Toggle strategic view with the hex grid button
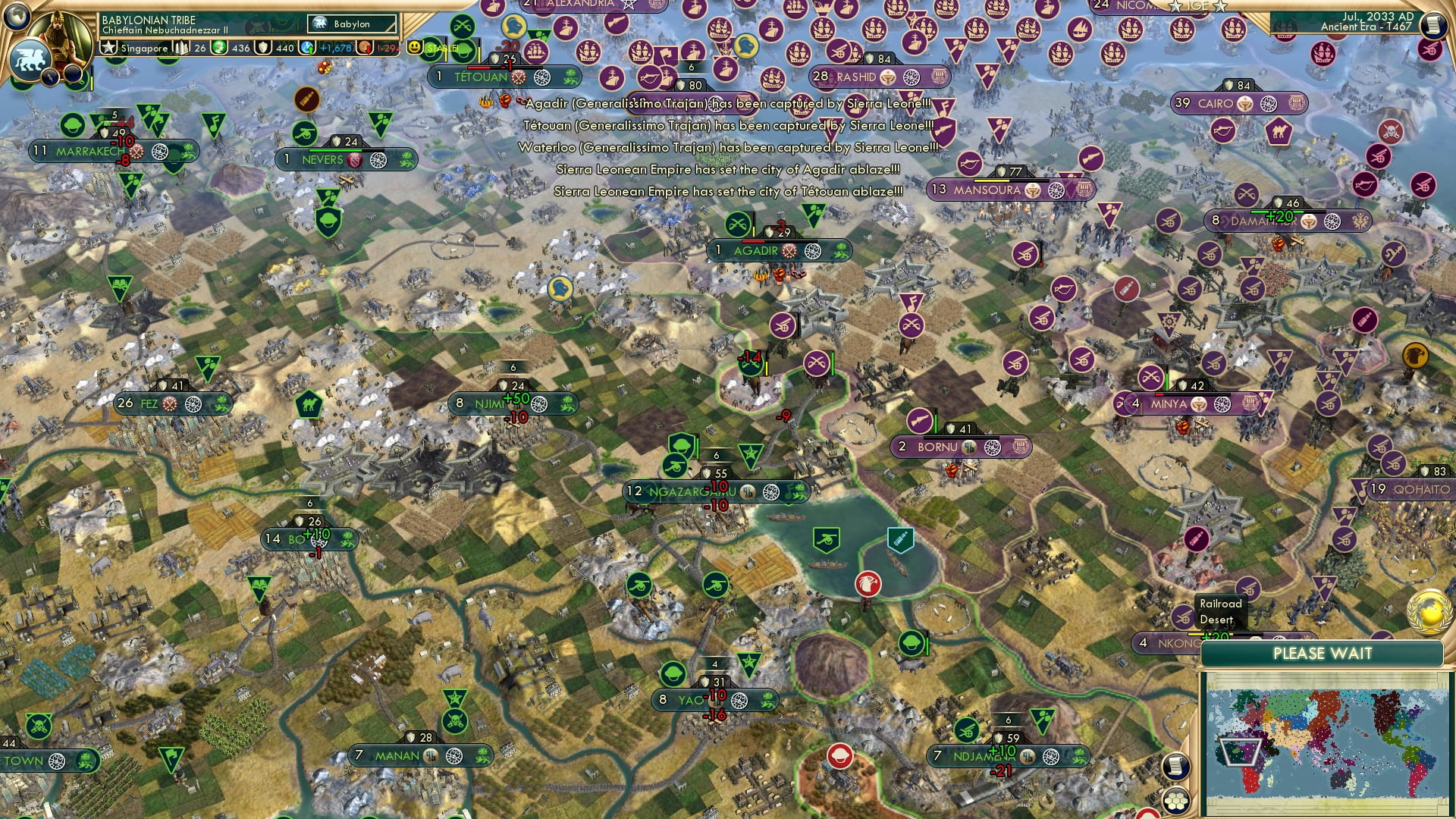The image size is (1456, 819). tap(1178, 800)
